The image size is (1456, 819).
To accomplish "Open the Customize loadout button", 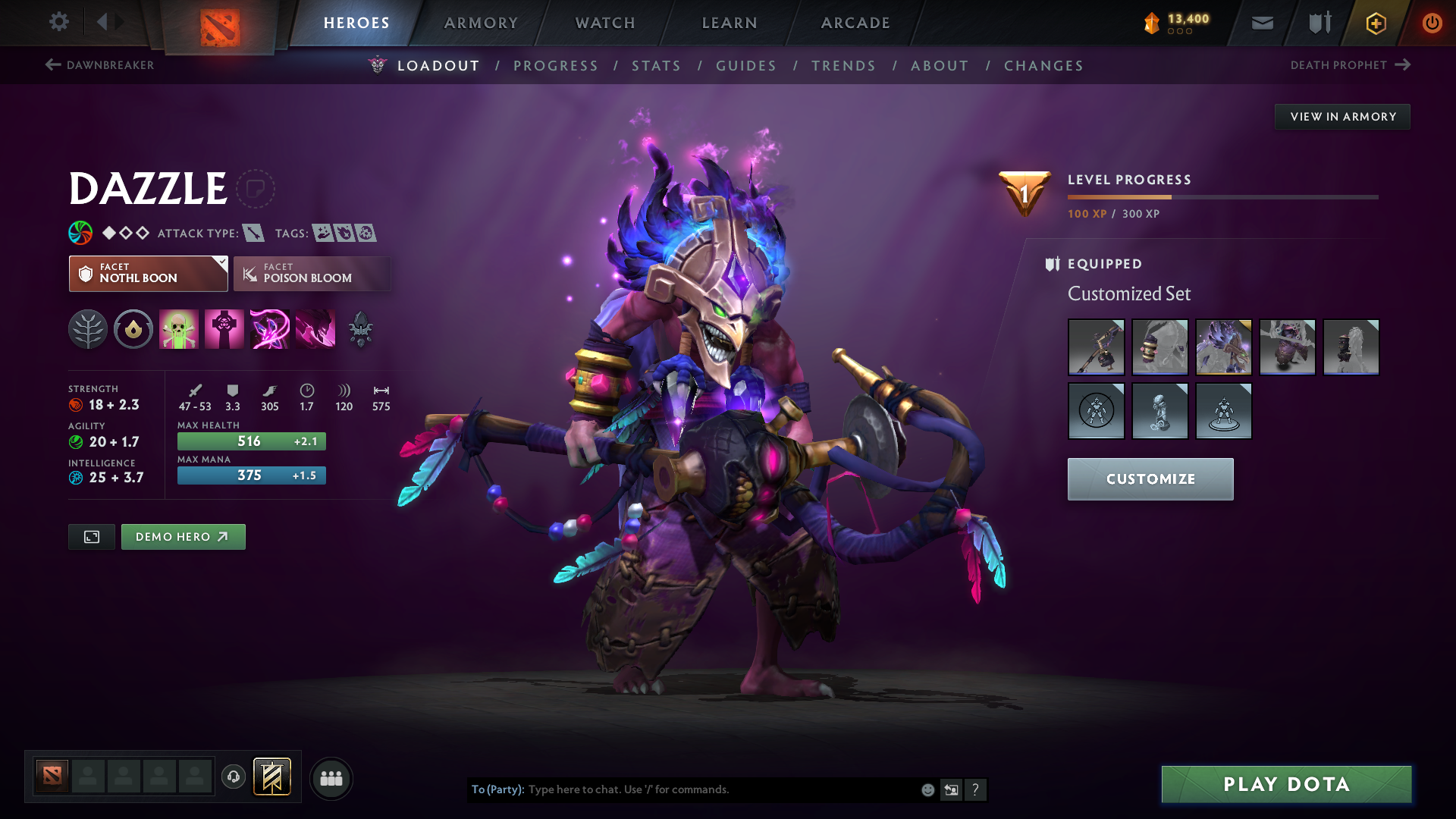I will click(1150, 479).
